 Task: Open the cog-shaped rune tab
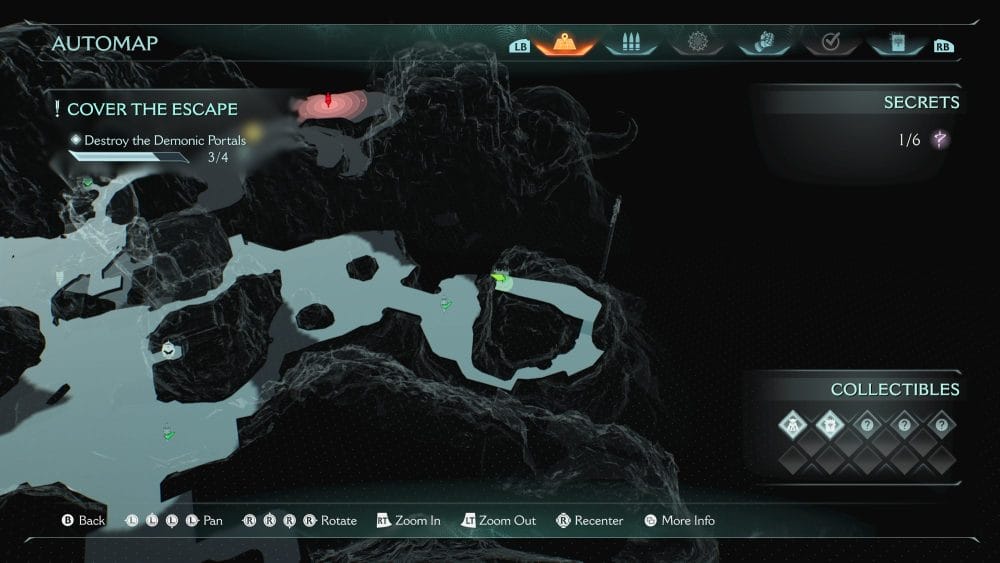click(698, 43)
